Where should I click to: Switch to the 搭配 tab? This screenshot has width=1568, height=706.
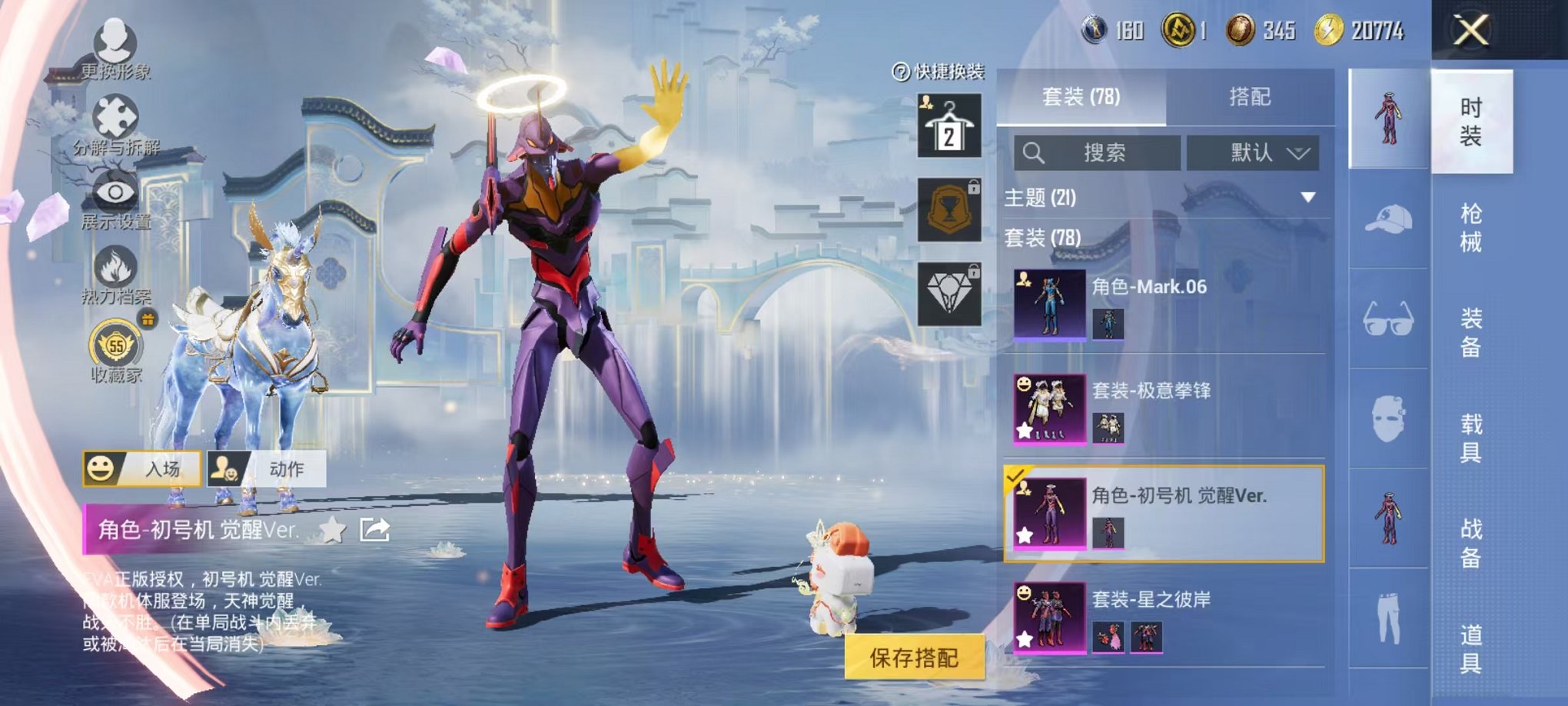pos(1249,97)
